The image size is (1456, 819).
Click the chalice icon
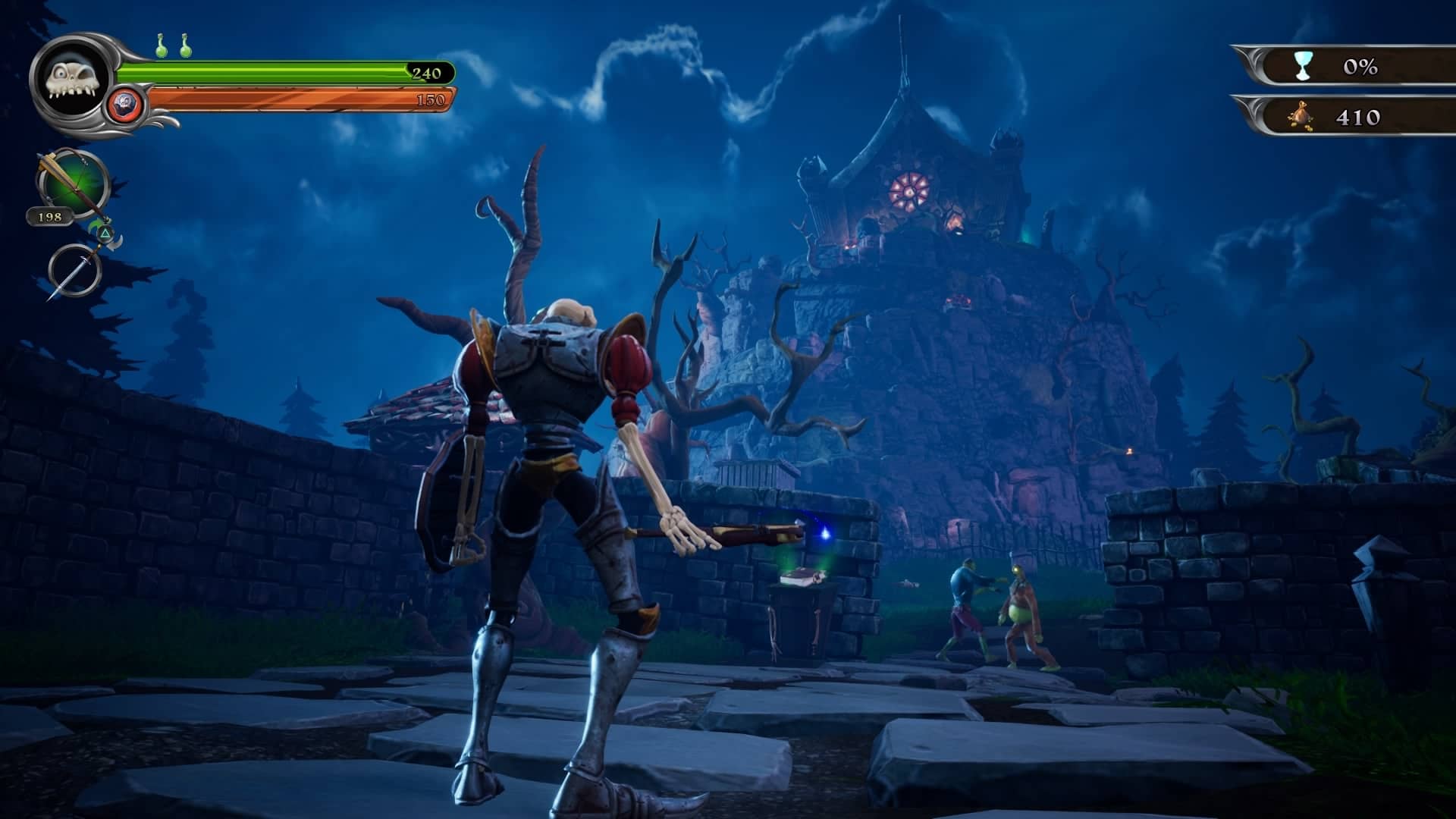point(1302,67)
